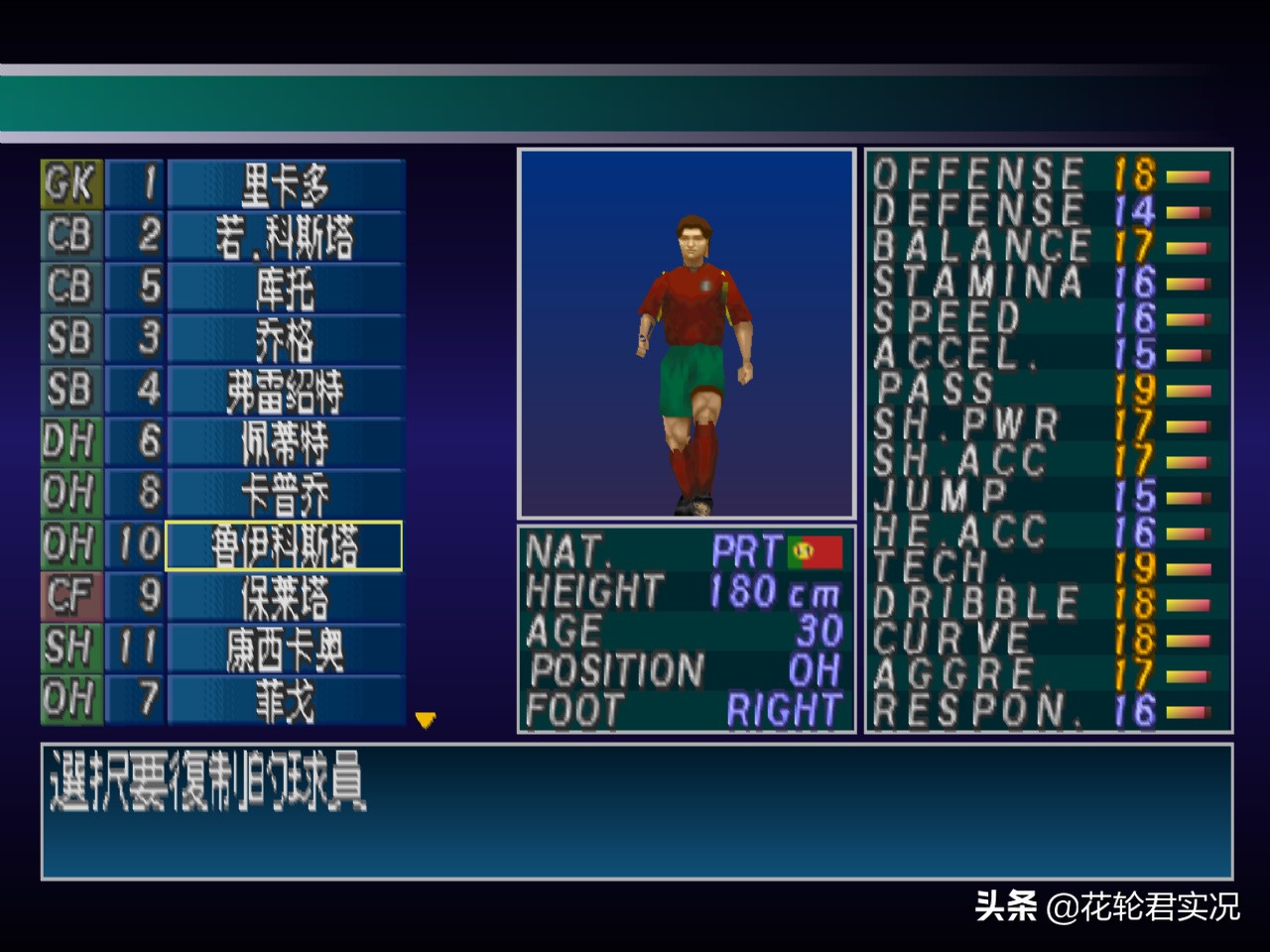
Task: Select player 里卡多 from the roster
Action: [286, 184]
